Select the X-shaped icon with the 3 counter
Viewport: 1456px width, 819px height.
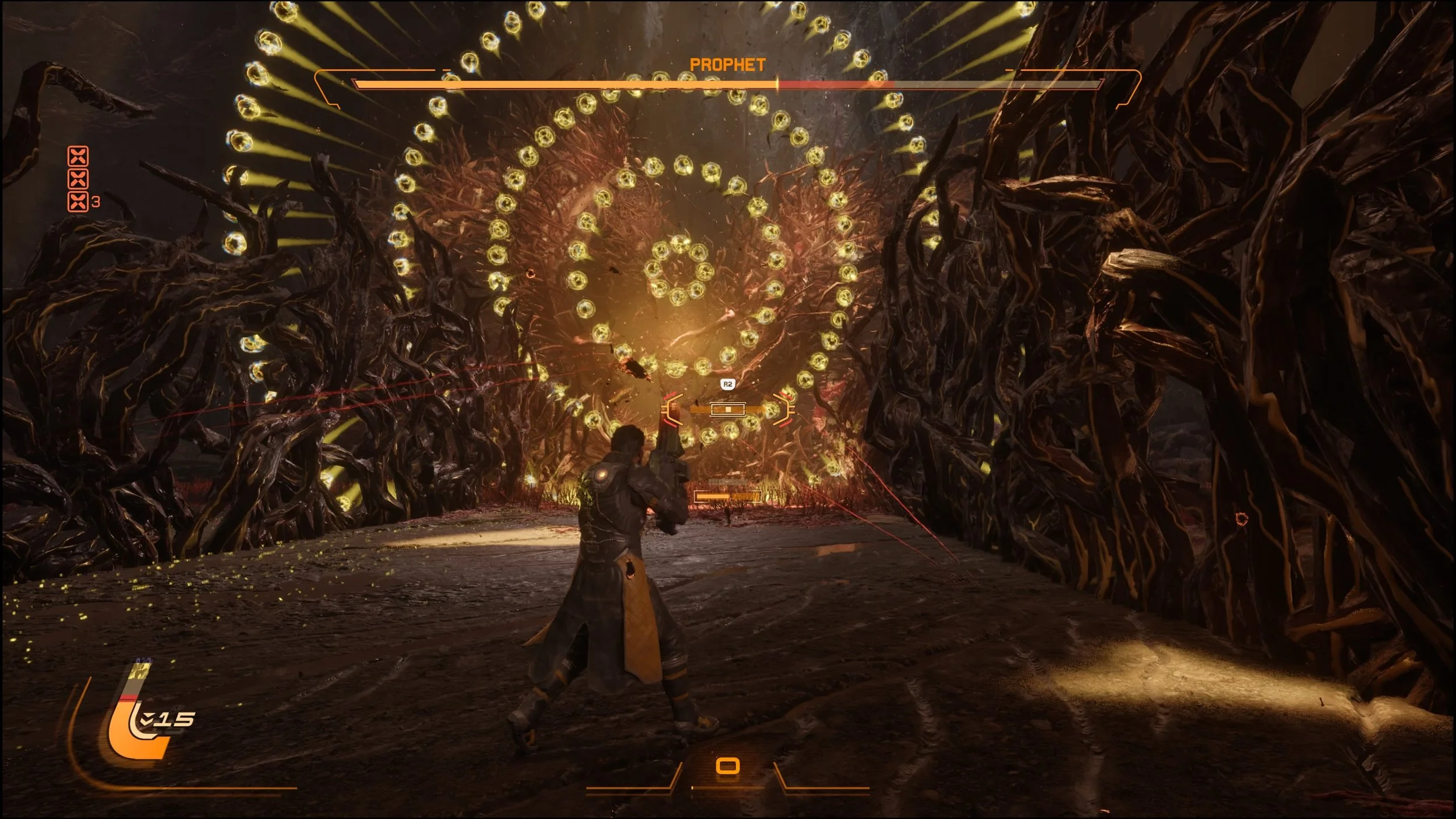(78, 202)
